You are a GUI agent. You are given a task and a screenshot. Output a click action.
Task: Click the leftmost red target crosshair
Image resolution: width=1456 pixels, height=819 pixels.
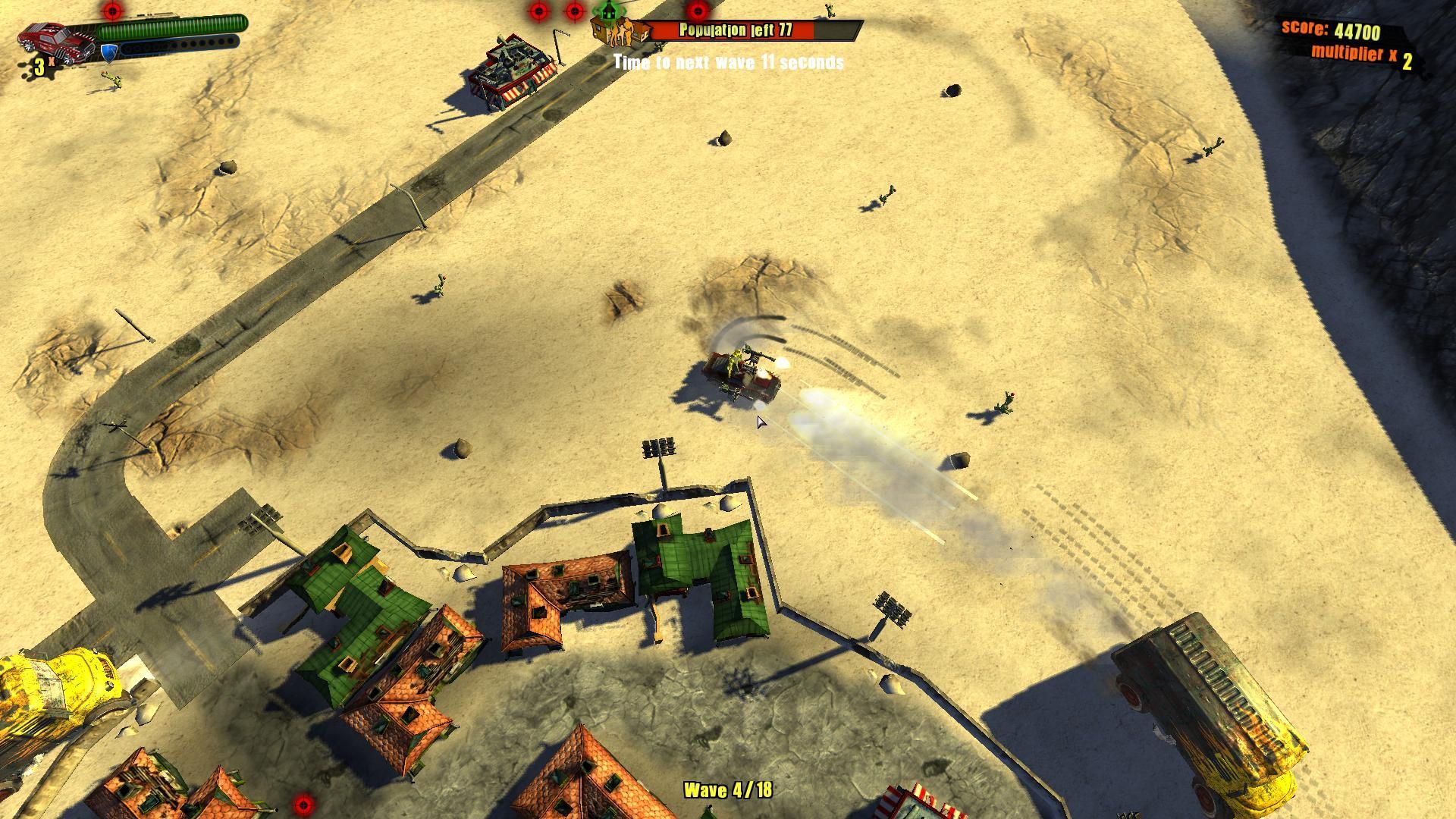(114, 11)
